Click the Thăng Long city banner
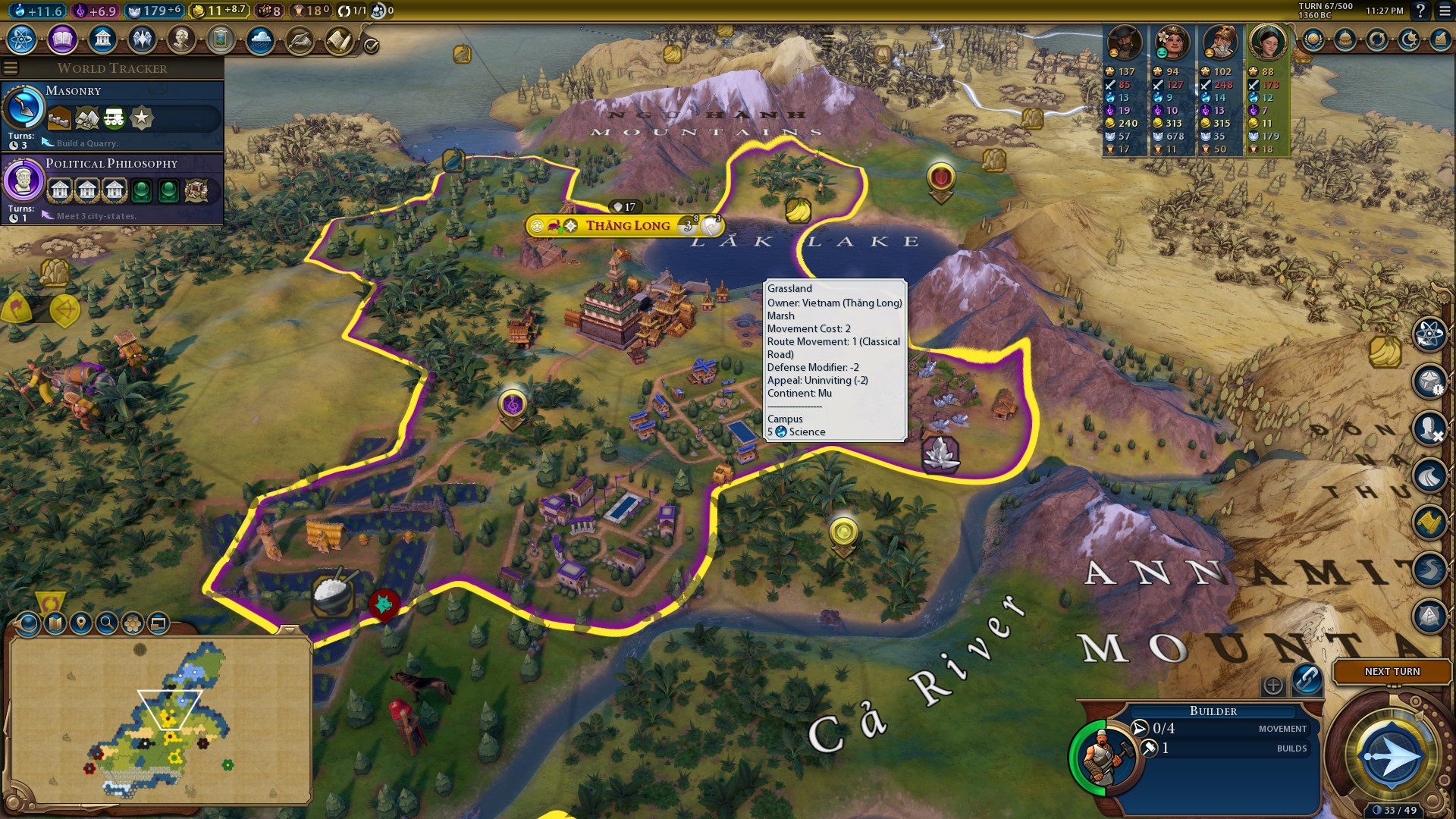 [626, 225]
